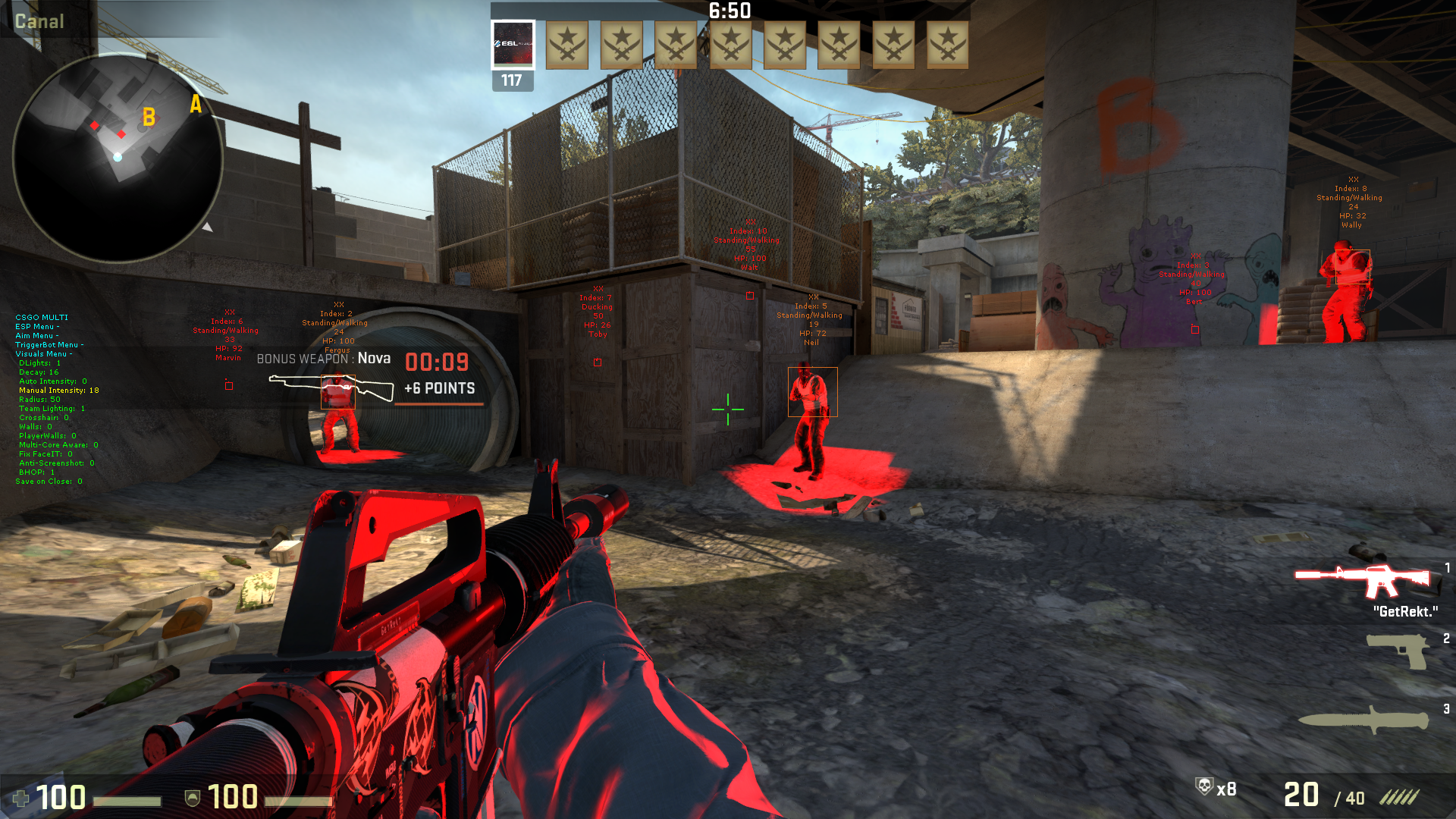Toggle the Fix FaceIT option

pos(45,454)
